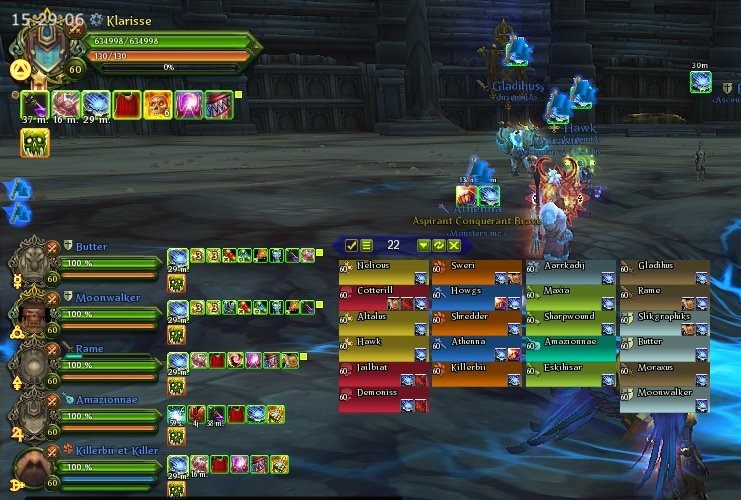The image size is (741, 500).
Task: Open the raid frame list menu button
Action: coord(367,245)
